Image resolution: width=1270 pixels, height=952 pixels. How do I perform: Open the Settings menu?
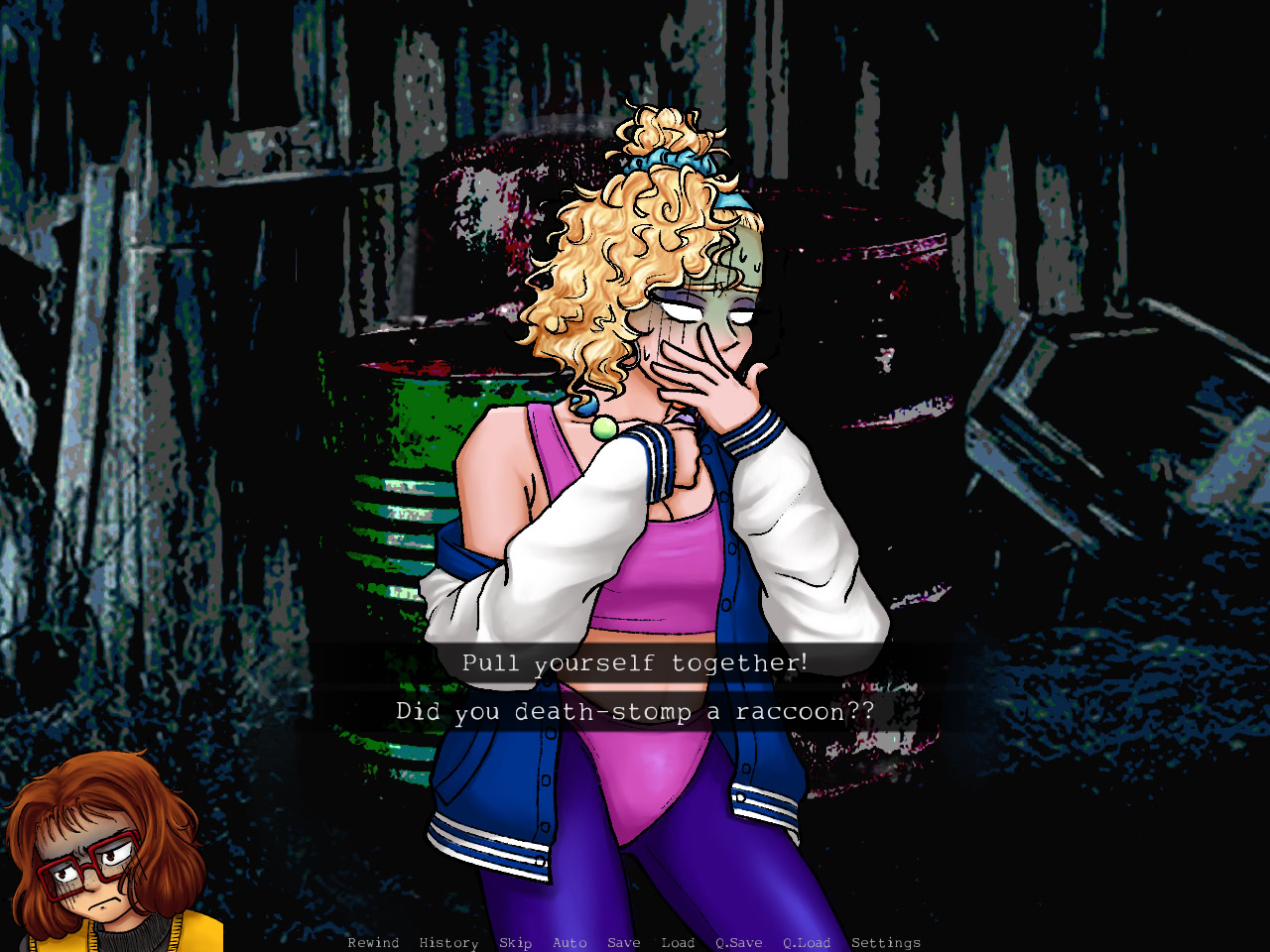[886, 943]
